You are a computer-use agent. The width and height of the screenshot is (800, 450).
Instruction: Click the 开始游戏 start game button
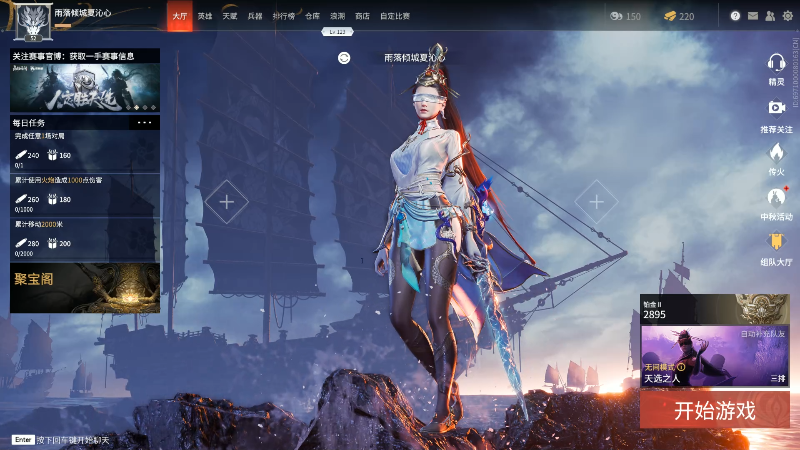click(714, 410)
